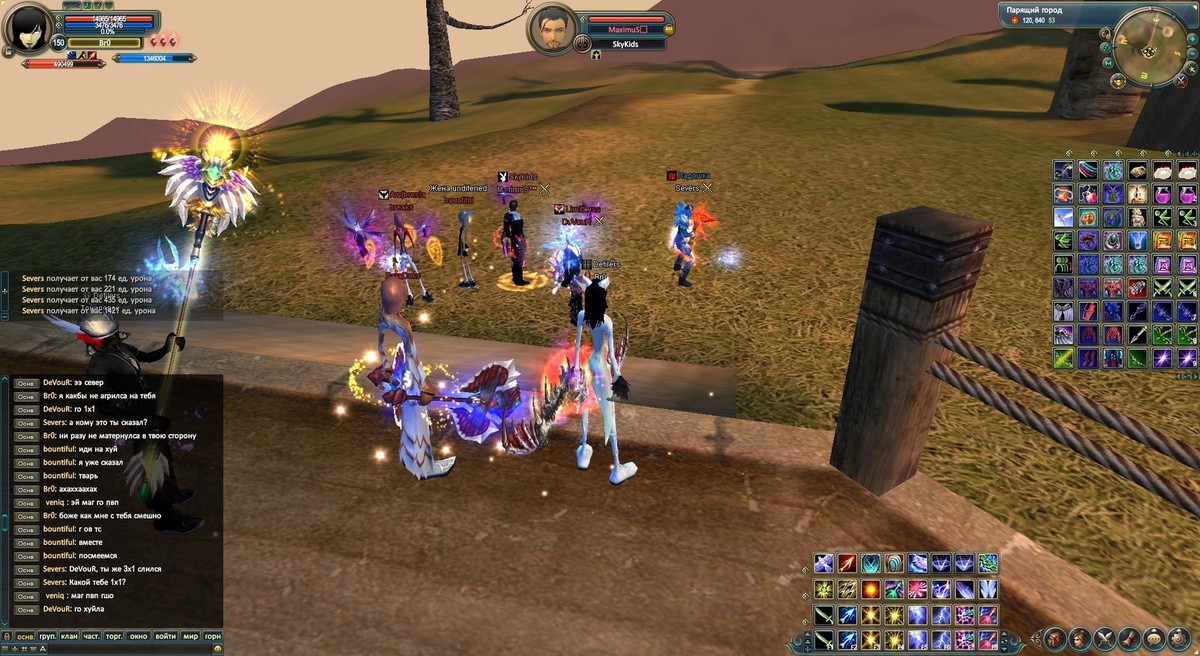Open the character face menu icon
Screen dimensions: 1200x656
pyautogui.click(x=1080, y=638)
